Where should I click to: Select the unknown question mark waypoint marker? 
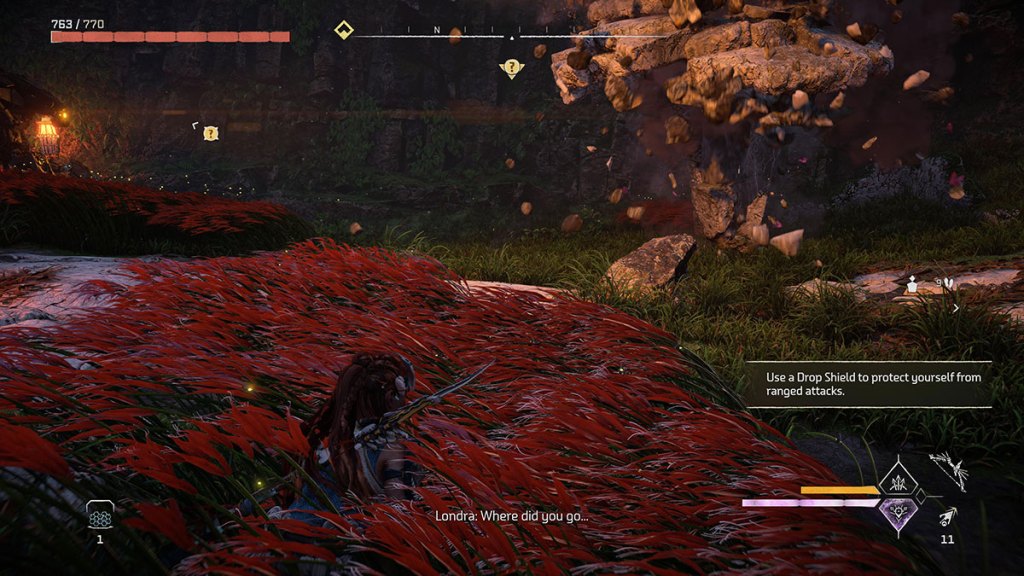tap(210, 133)
